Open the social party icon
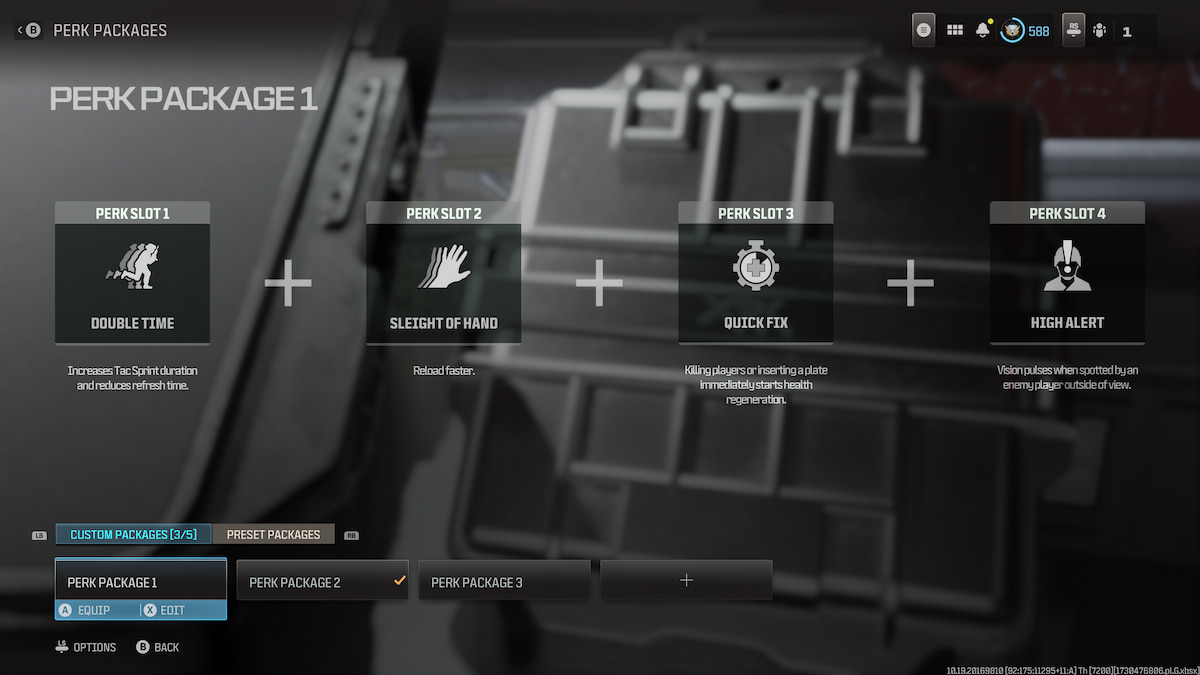The width and height of the screenshot is (1200, 675). pyautogui.click(x=1100, y=31)
